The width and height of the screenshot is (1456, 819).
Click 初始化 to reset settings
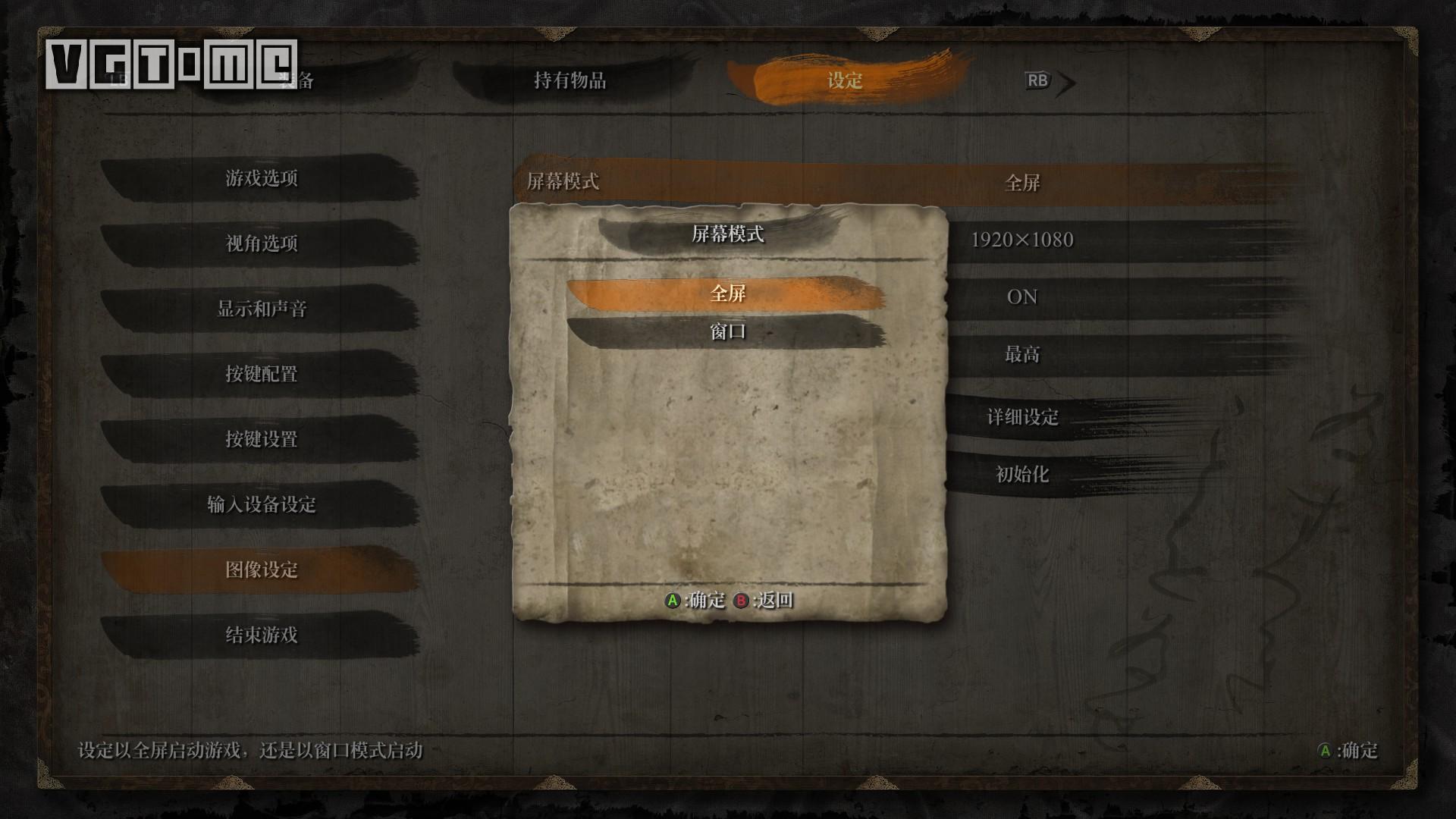pos(1021,475)
